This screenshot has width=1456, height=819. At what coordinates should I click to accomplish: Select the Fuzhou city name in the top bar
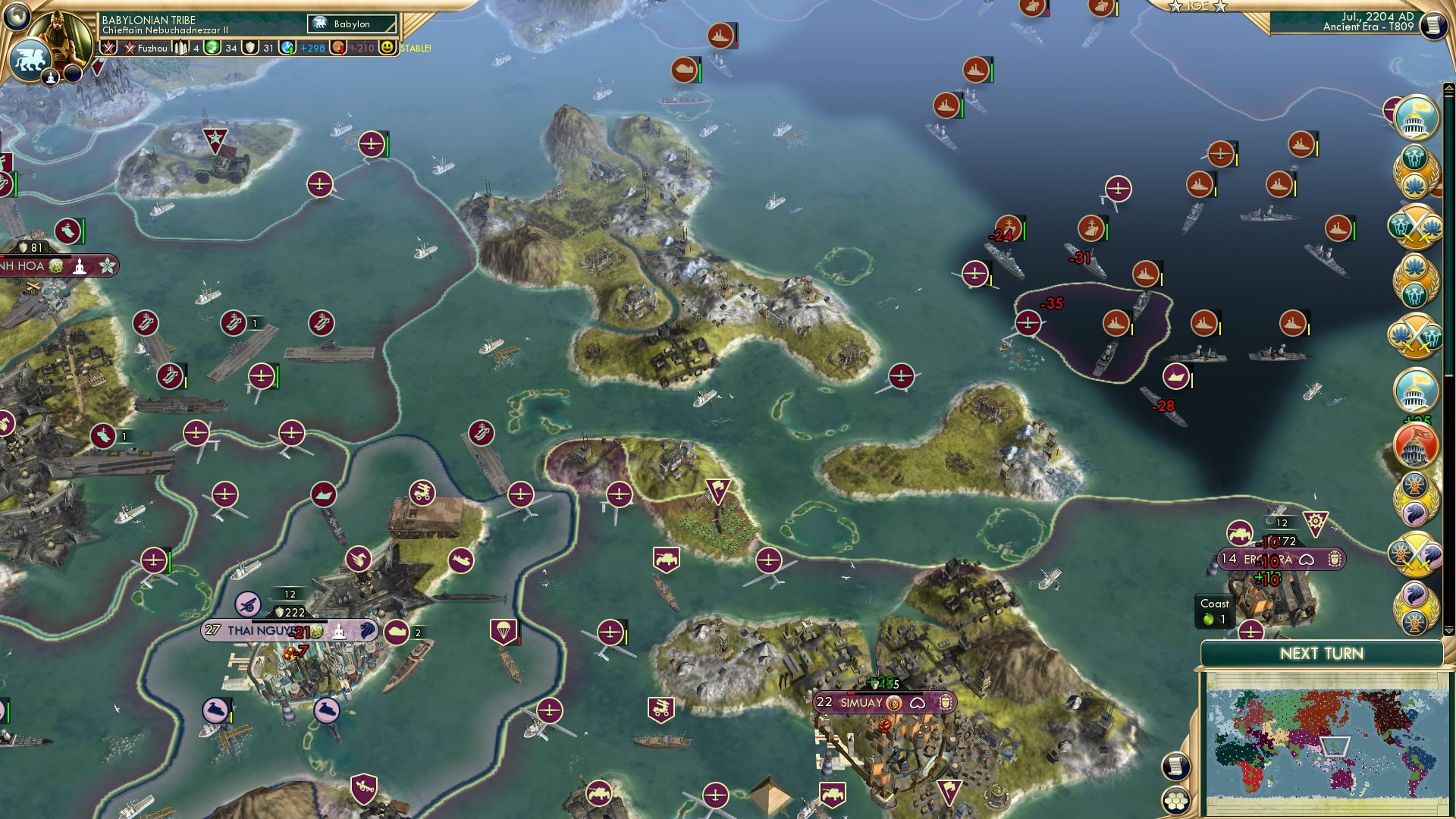(x=153, y=49)
